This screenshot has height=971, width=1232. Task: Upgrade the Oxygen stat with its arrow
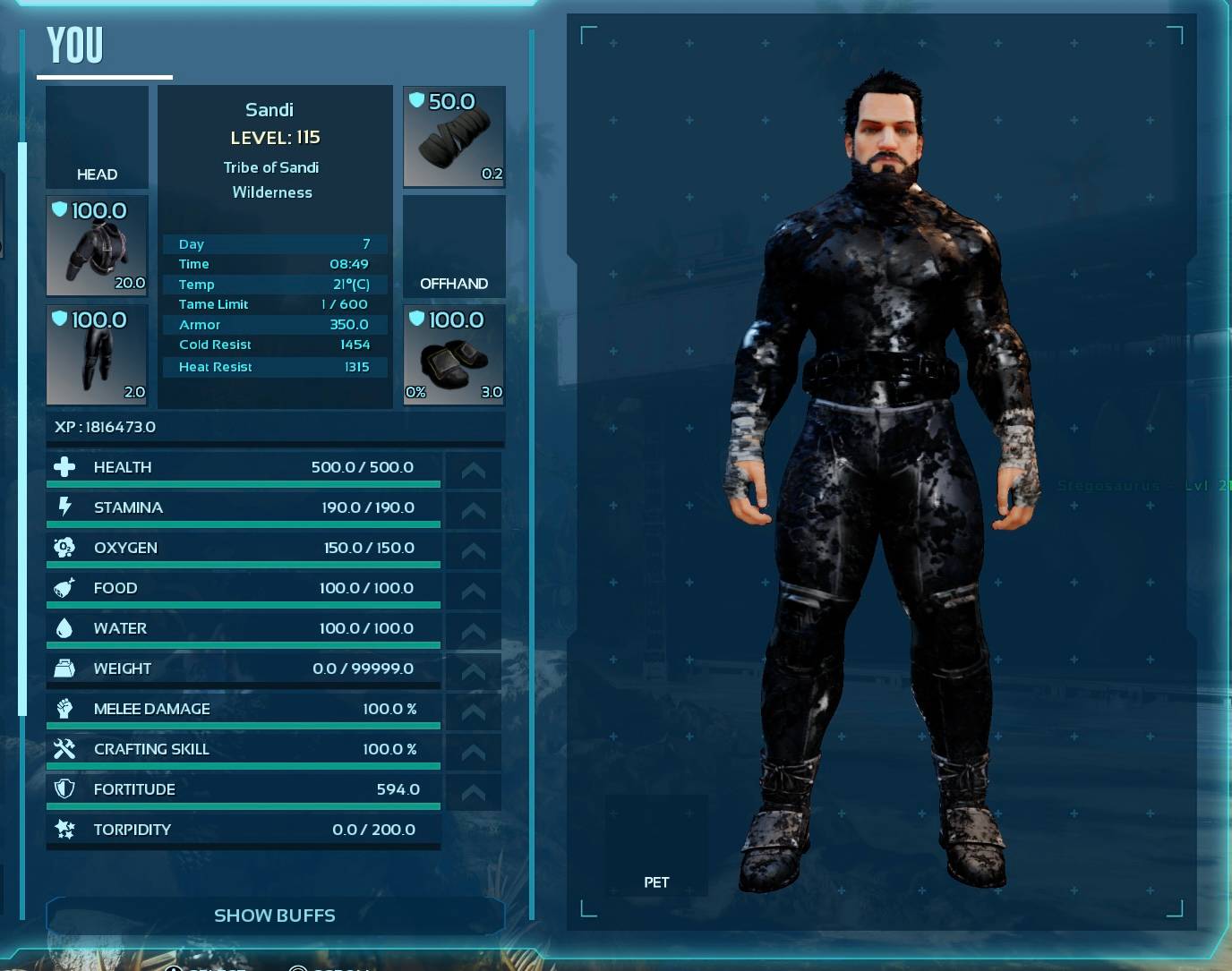click(x=473, y=550)
